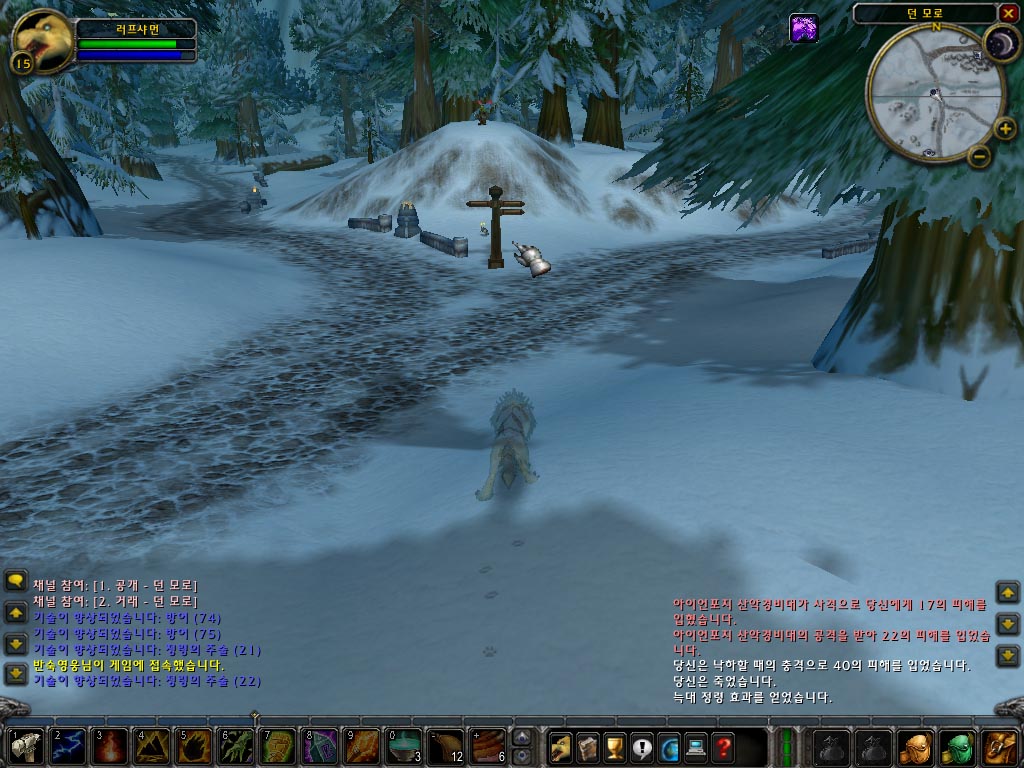Open the green bag slot
This screenshot has width=1024, height=768.
958,747
